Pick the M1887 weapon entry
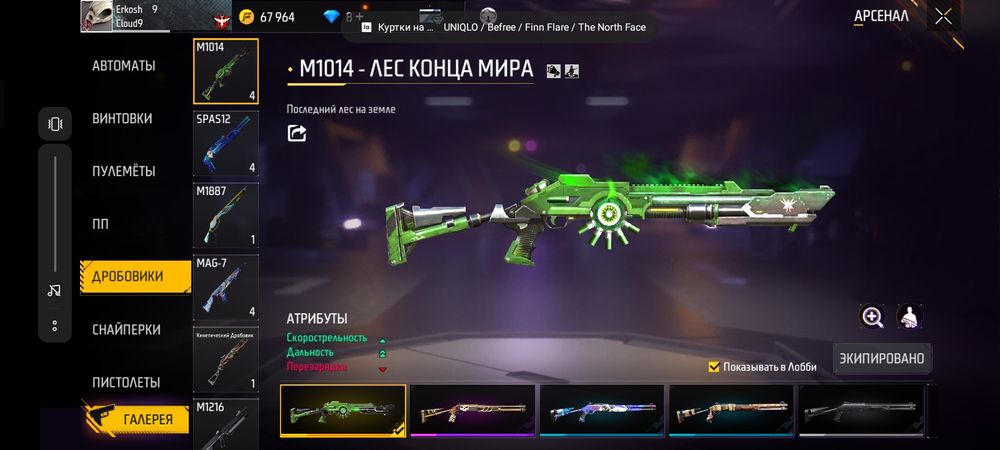 click(225, 215)
